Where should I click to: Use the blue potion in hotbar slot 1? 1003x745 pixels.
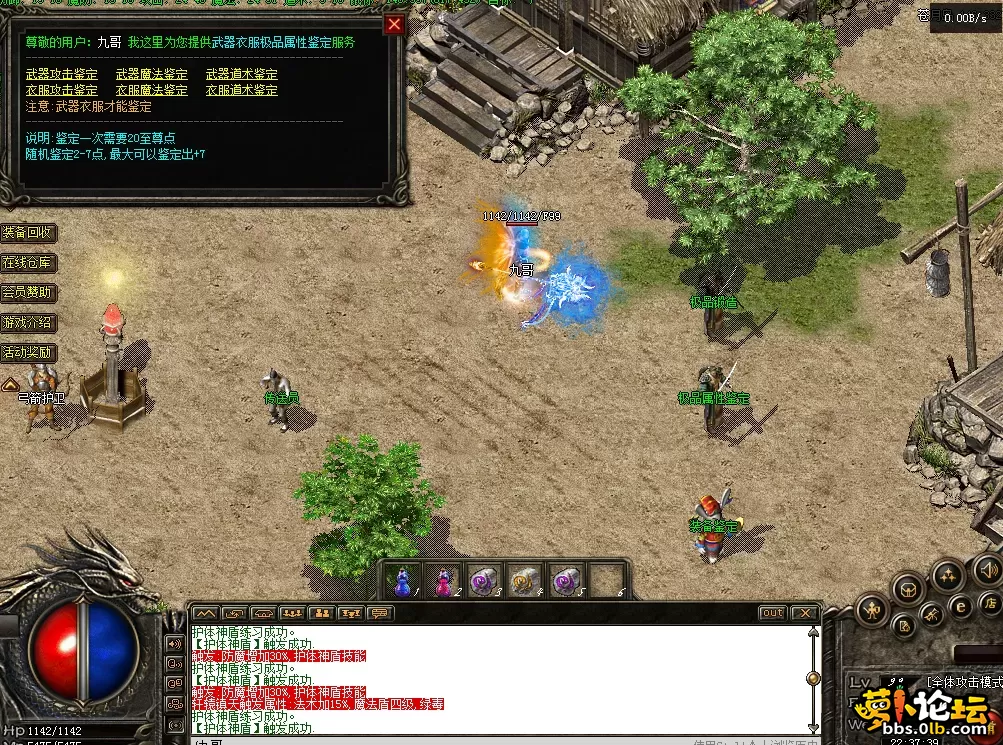pyautogui.click(x=402, y=581)
